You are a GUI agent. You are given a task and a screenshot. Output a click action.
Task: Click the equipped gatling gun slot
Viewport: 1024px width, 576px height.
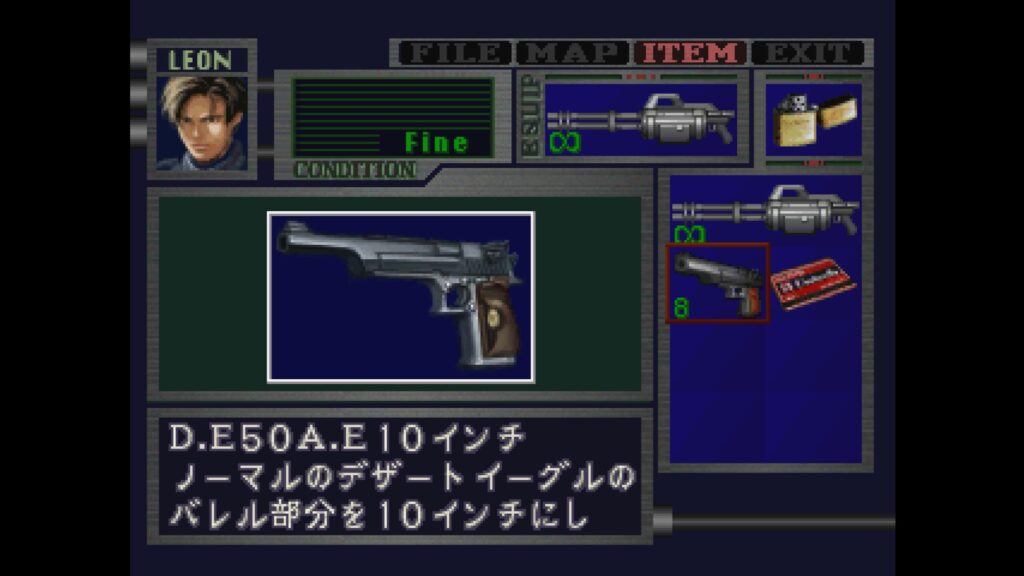(x=642, y=120)
